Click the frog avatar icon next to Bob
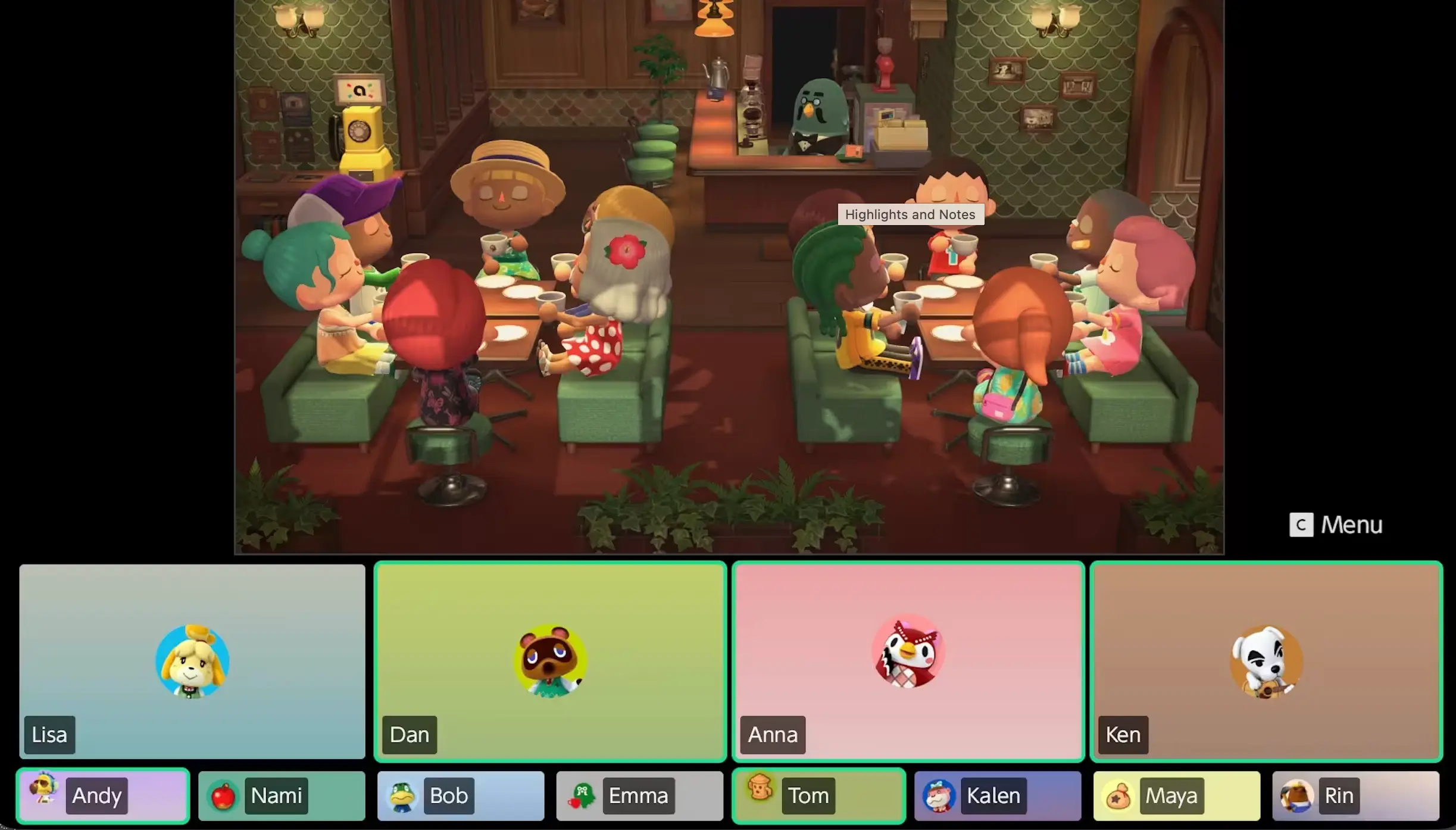 pyautogui.click(x=401, y=795)
